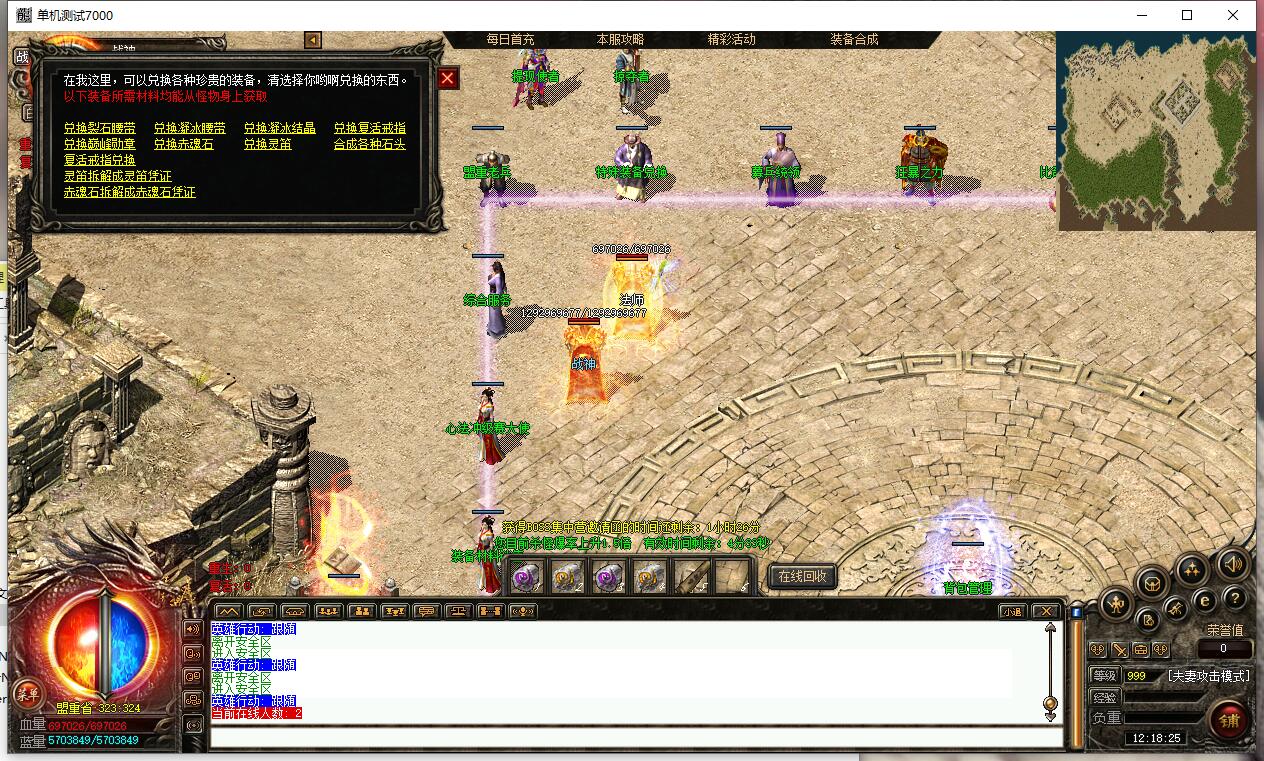Screen dimensions: 1264x761
Task: Select the 兑换凝冰结晶 link
Action: (x=280, y=128)
